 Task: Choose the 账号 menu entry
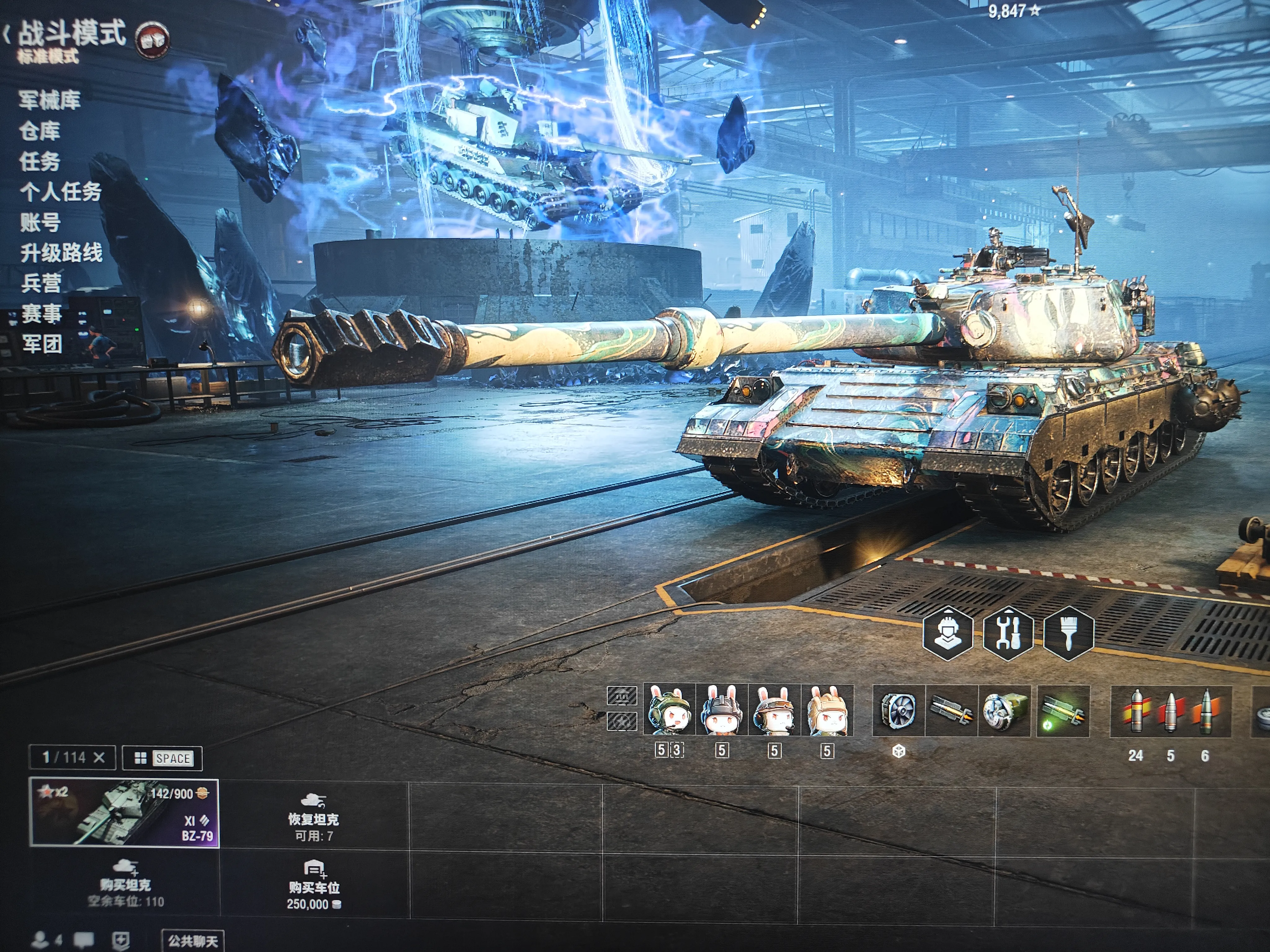[x=40, y=223]
